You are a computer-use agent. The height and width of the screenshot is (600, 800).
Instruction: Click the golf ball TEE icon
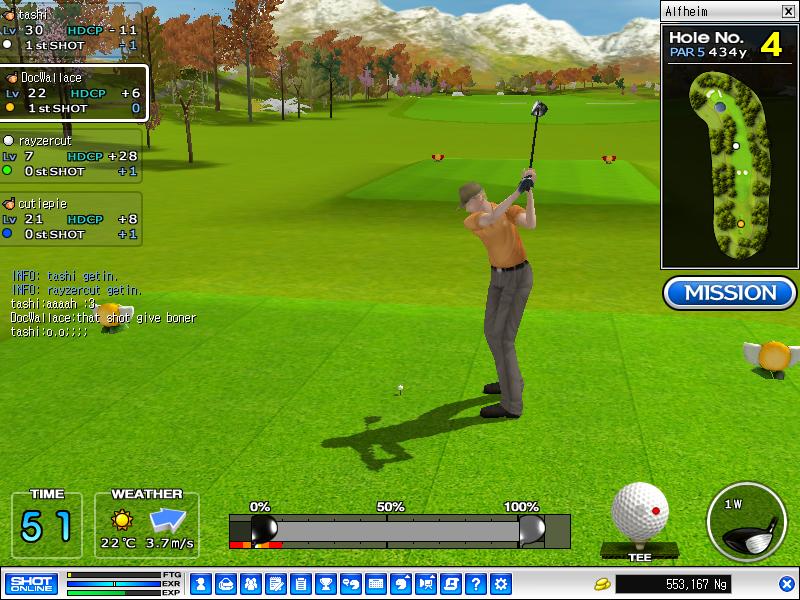coord(639,513)
